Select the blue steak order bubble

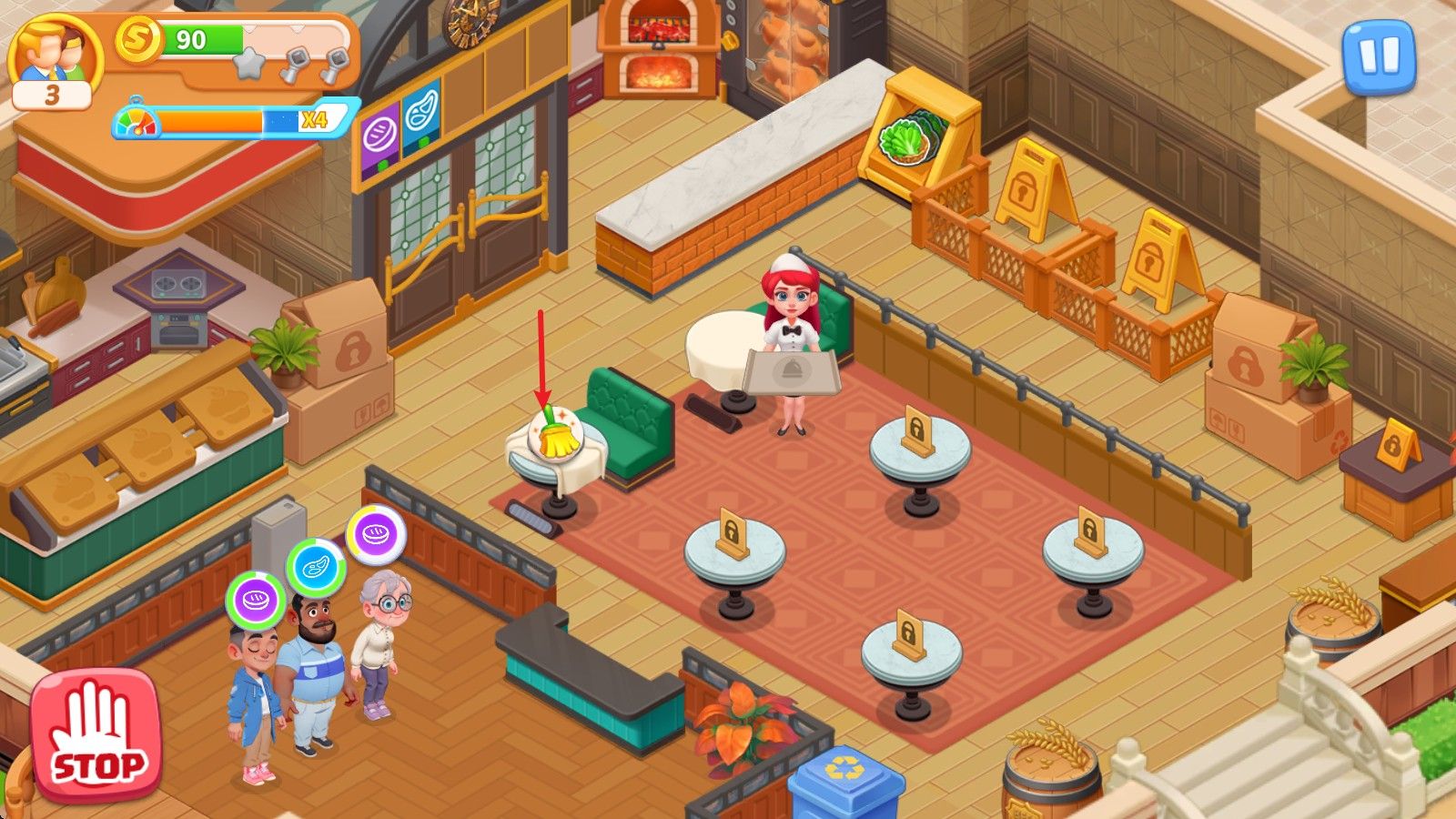316,568
